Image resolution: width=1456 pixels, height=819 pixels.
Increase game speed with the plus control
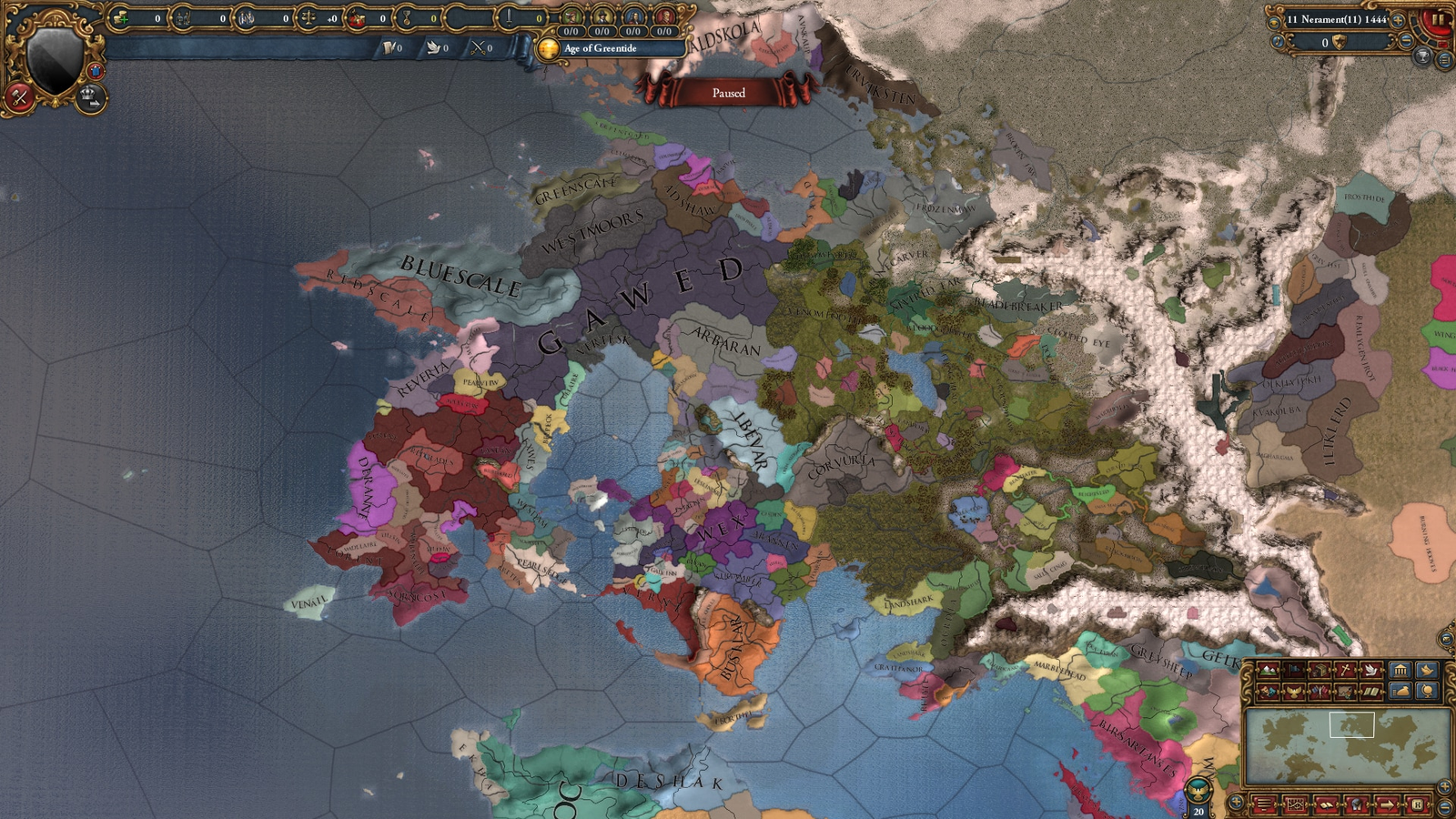1399,20
